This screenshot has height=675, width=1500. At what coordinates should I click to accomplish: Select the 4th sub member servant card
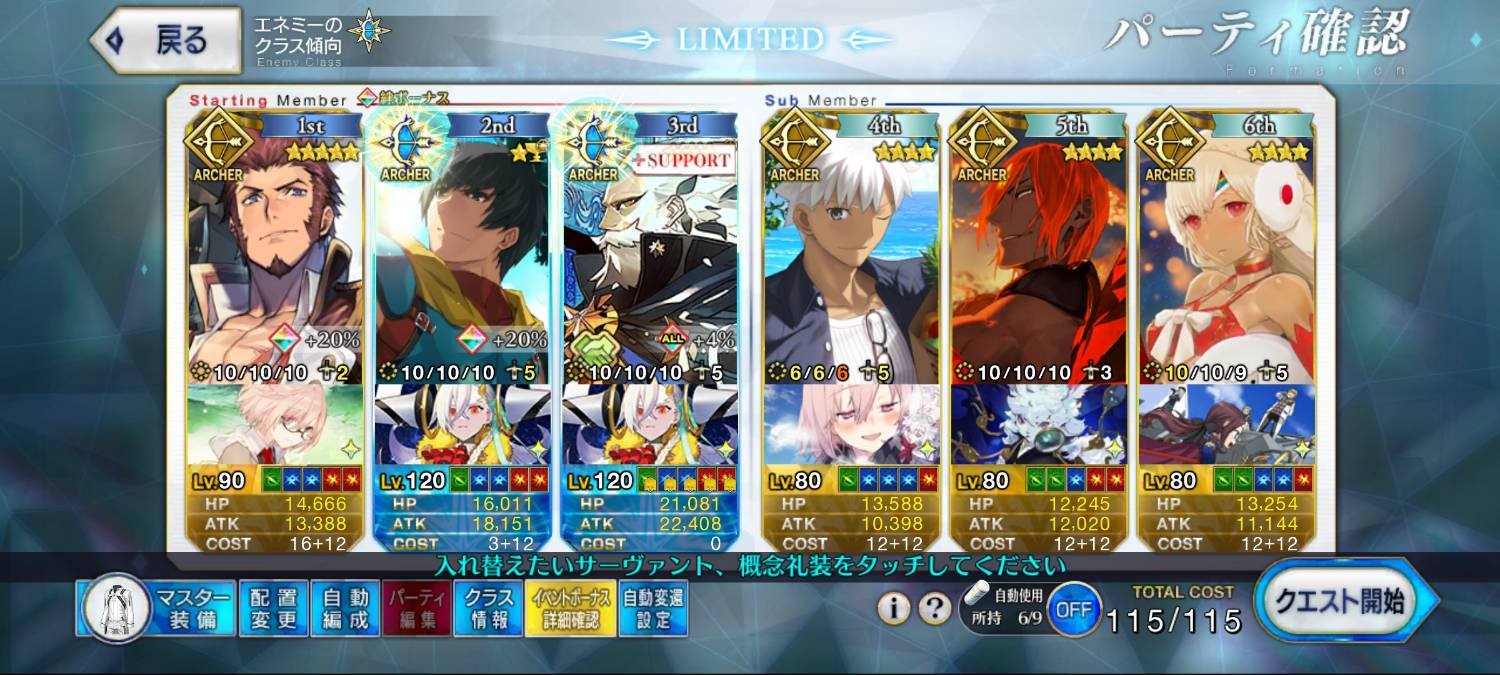coord(851,260)
